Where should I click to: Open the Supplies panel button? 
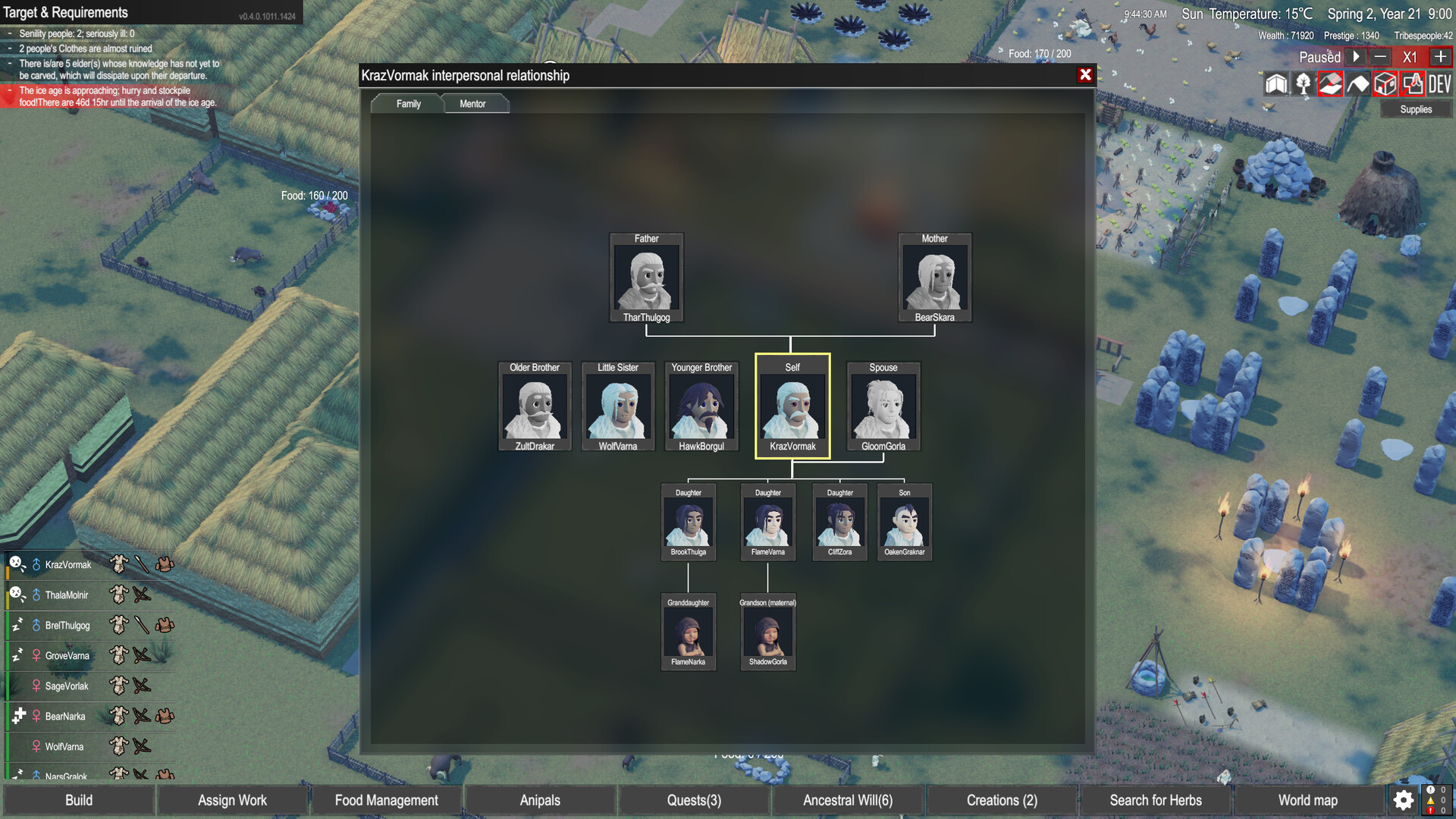click(x=1415, y=109)
